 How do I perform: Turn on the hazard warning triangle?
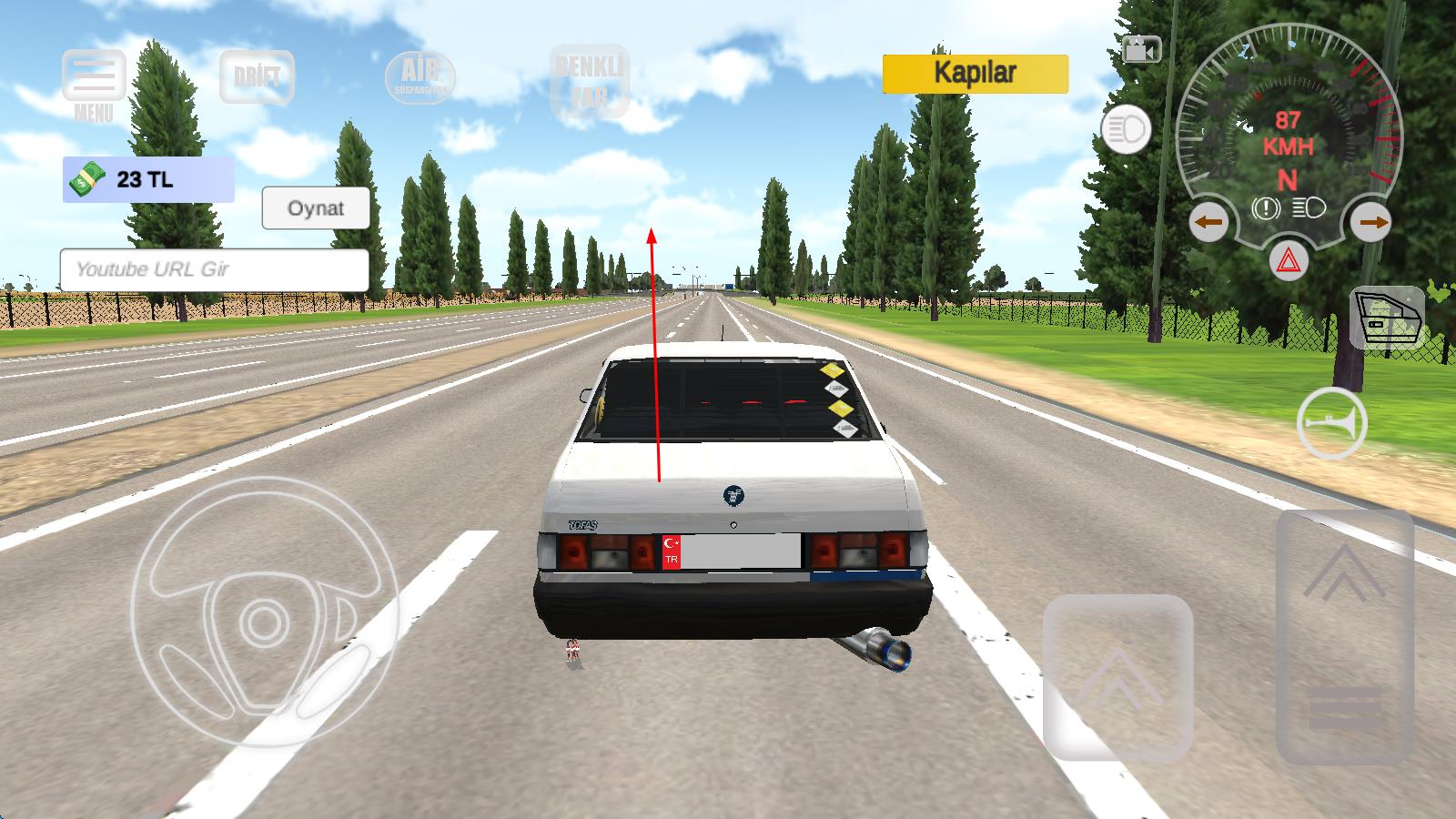point(1289,261)
